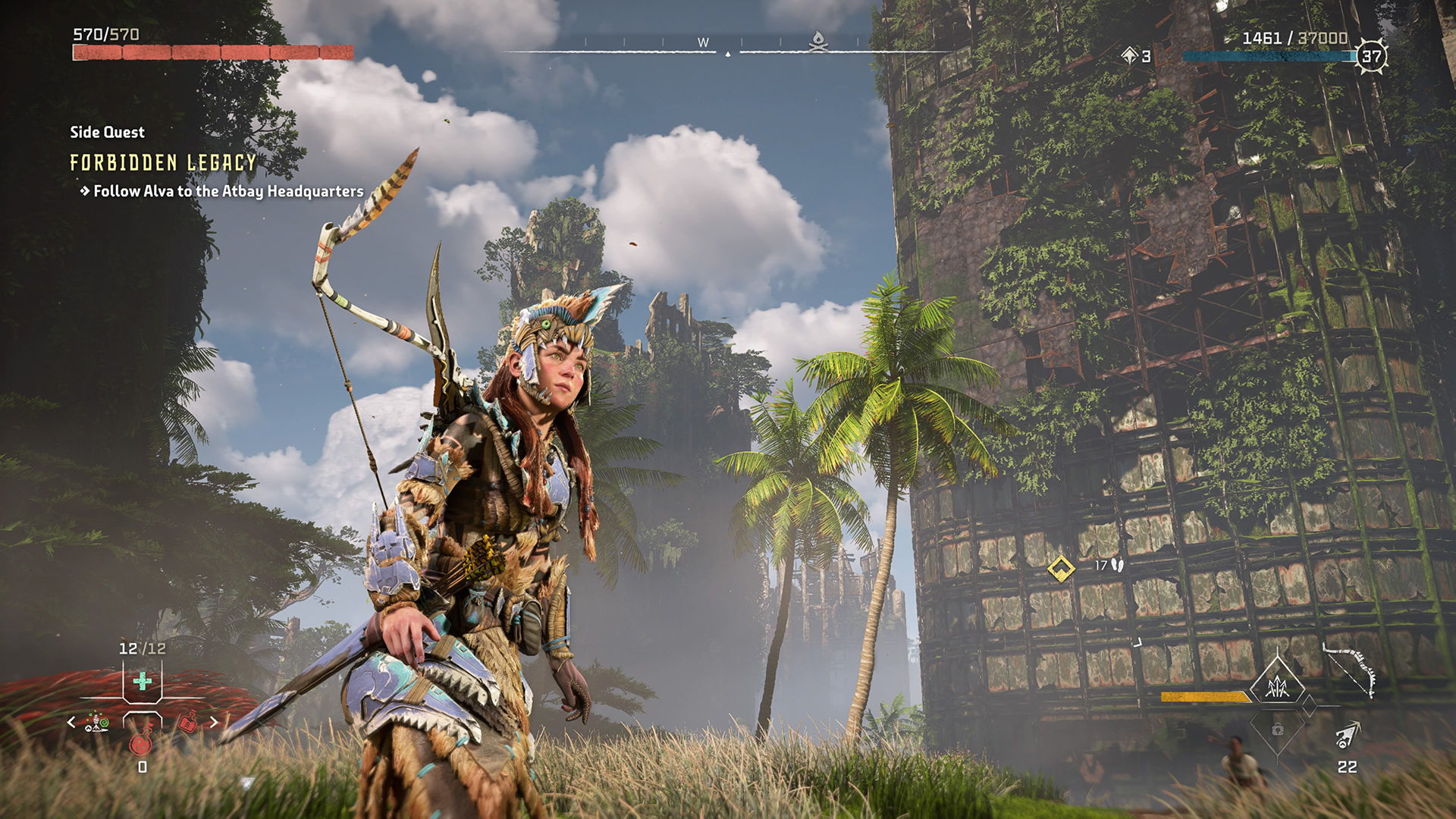This screenshot has width=1456, height=819.
Task: Cycle tools with the left arrow
Action: [x=71, y=722]
